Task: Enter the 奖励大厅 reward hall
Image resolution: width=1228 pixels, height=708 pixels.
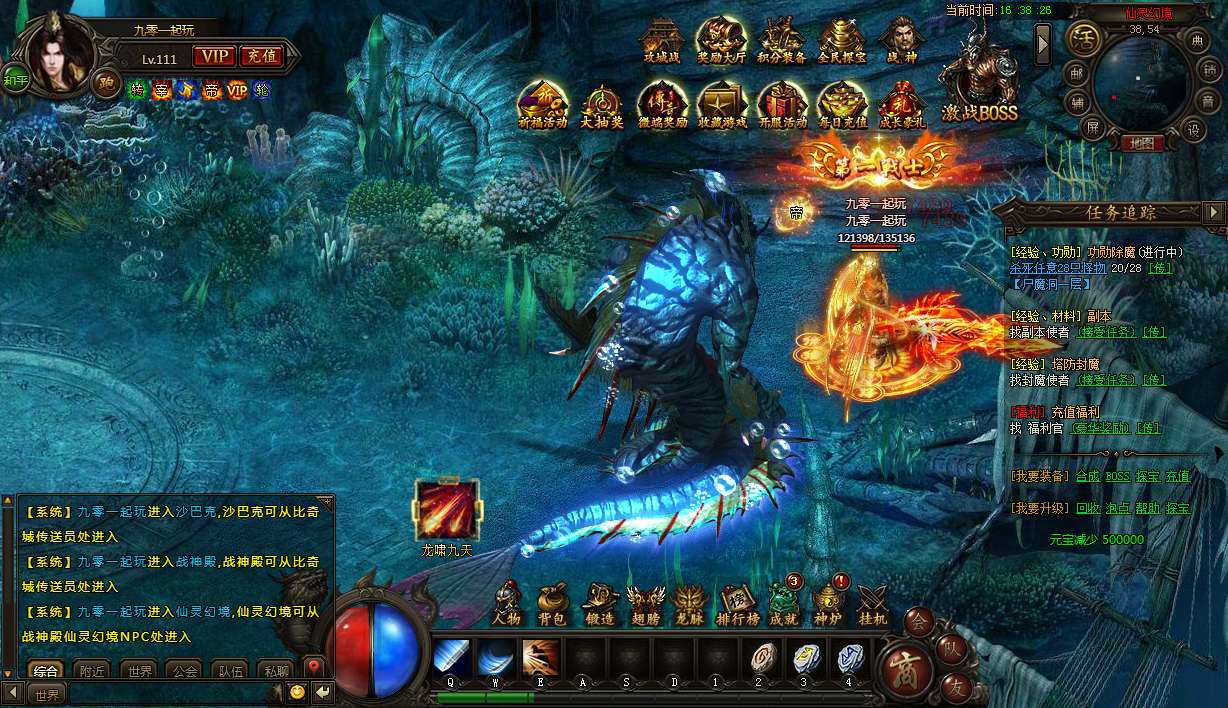Action: [721, 42]
